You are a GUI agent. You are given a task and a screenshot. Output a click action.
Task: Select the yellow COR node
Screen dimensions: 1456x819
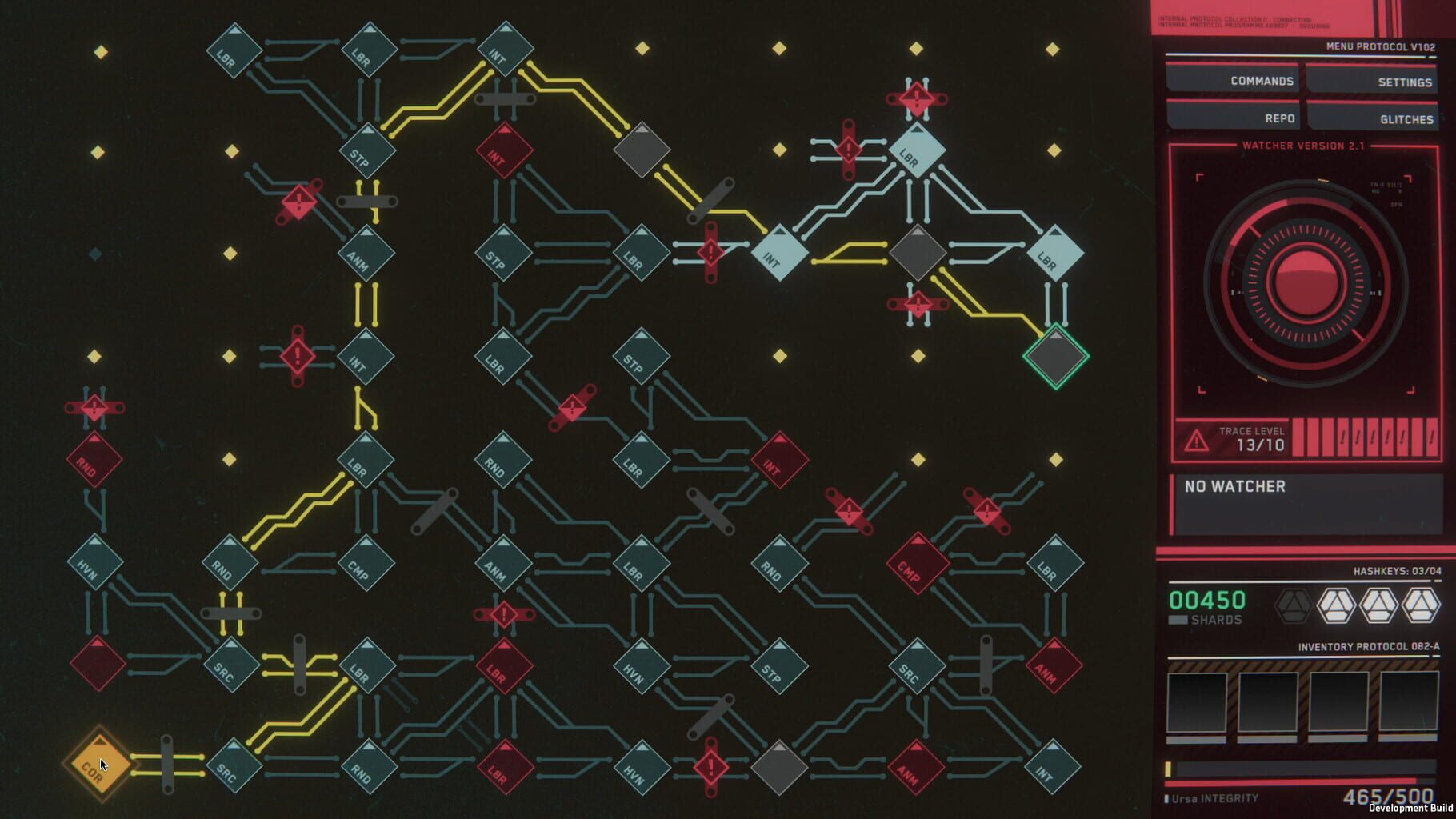click(x=100, y=765)
